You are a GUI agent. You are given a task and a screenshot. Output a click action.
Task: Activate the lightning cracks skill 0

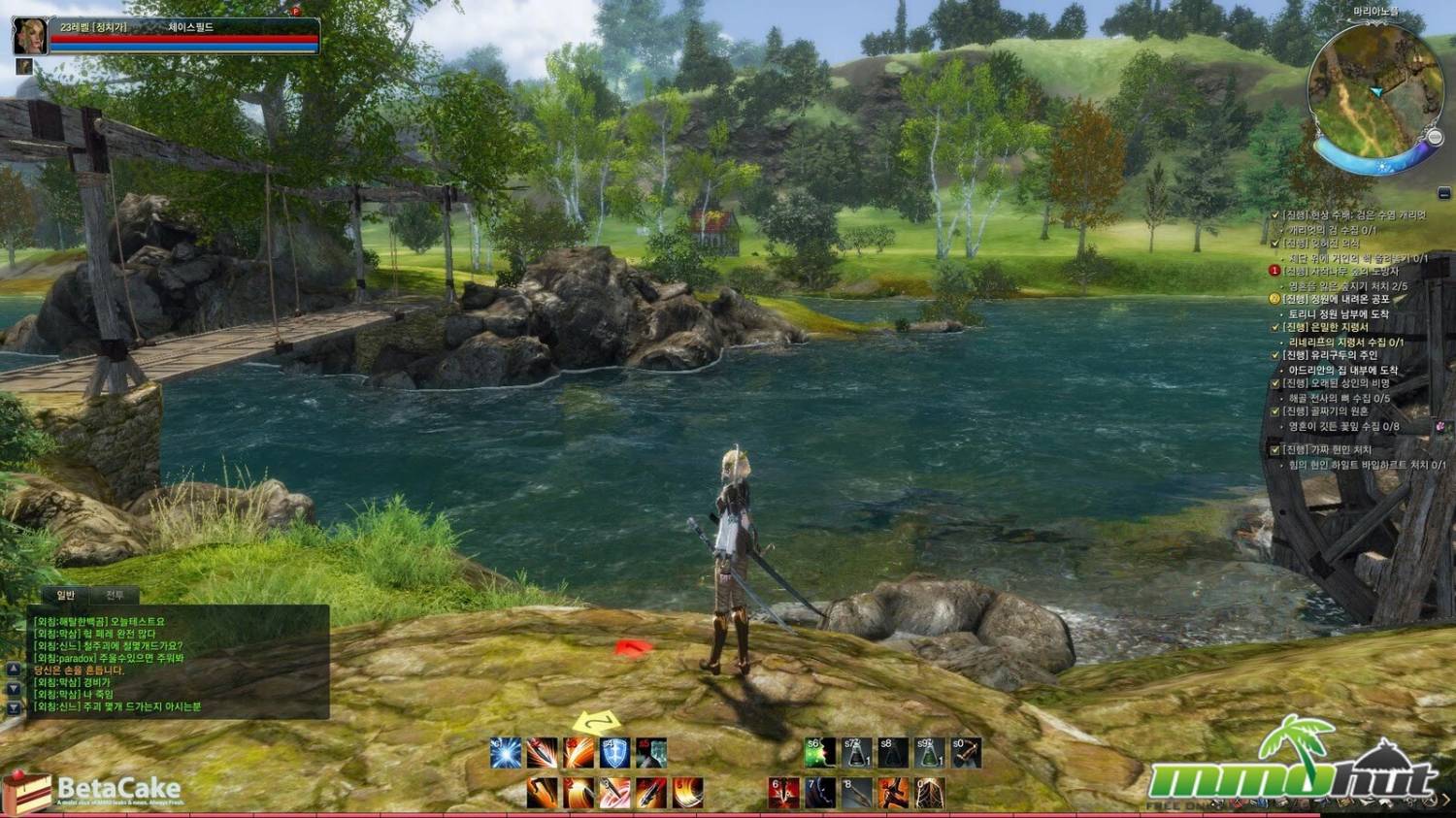929,793
